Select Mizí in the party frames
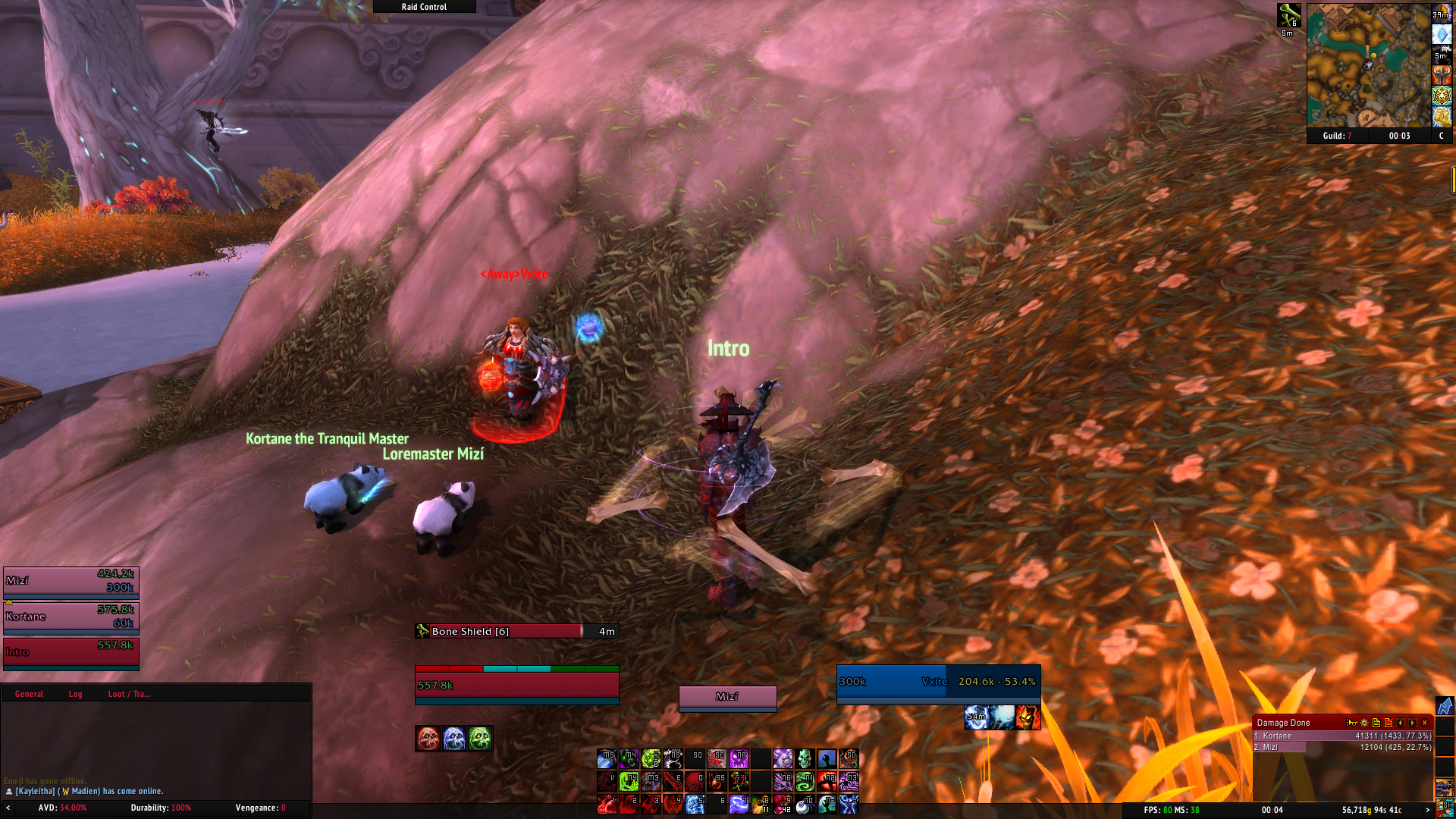This screenshot has height=819, width=1456. click(71, 582)
